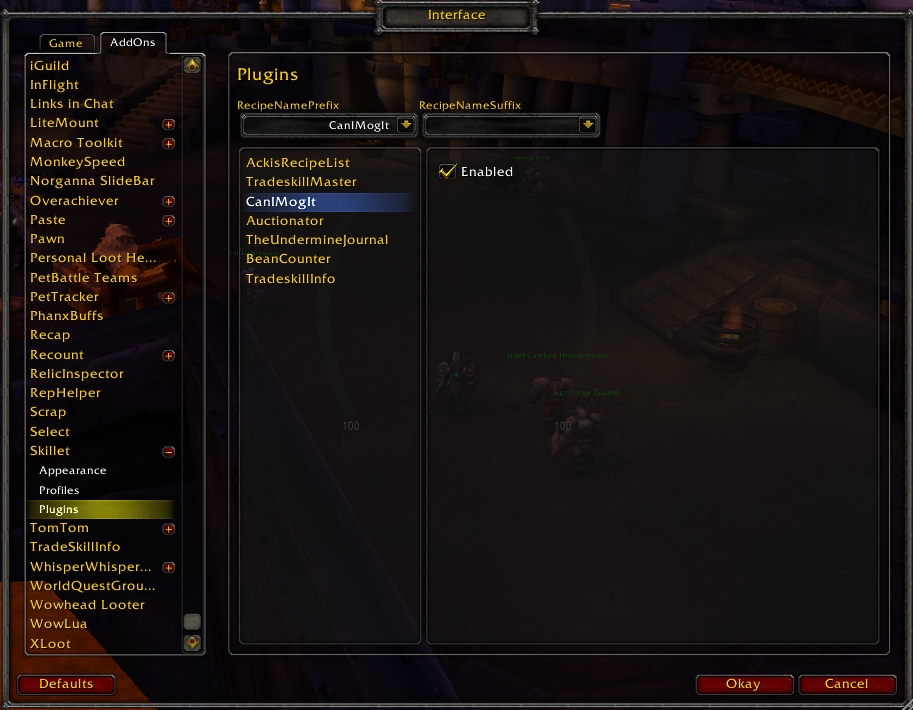Expand the Overachiever addon options
Image resolution: width=913 pixels, height=710 pixels.
pos(169,201)
